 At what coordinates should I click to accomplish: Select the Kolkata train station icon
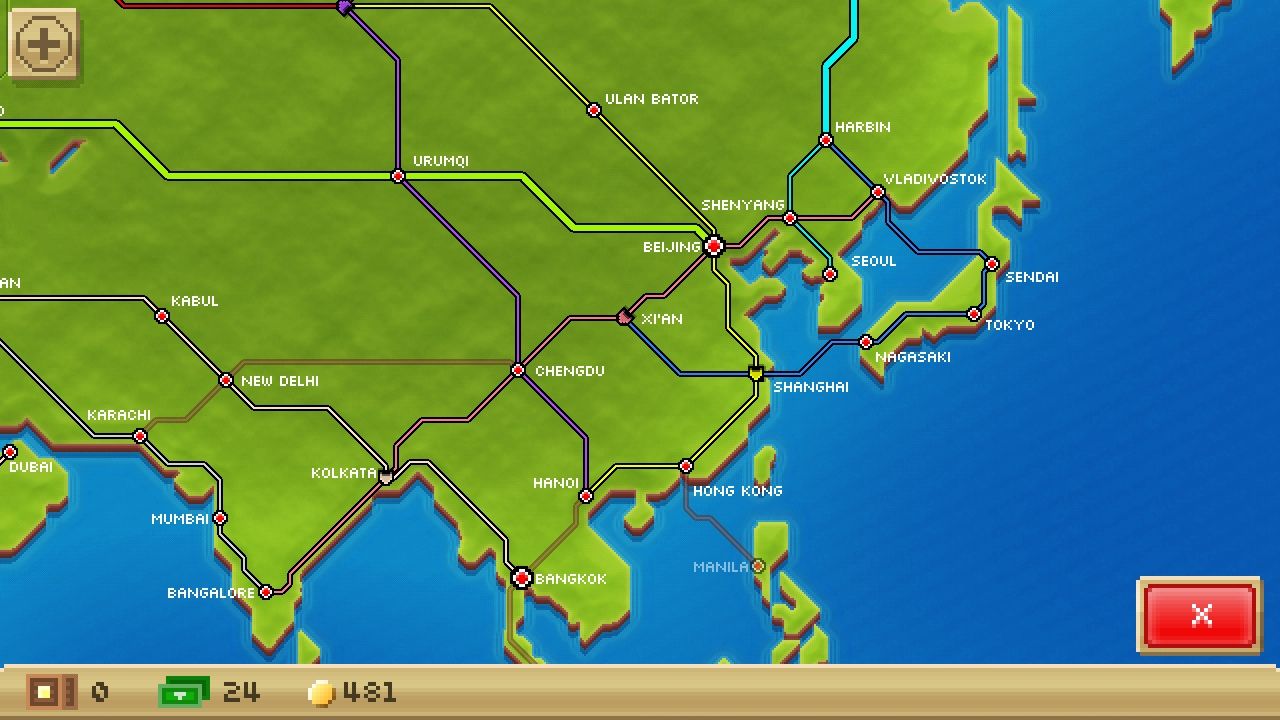[385, 476]
